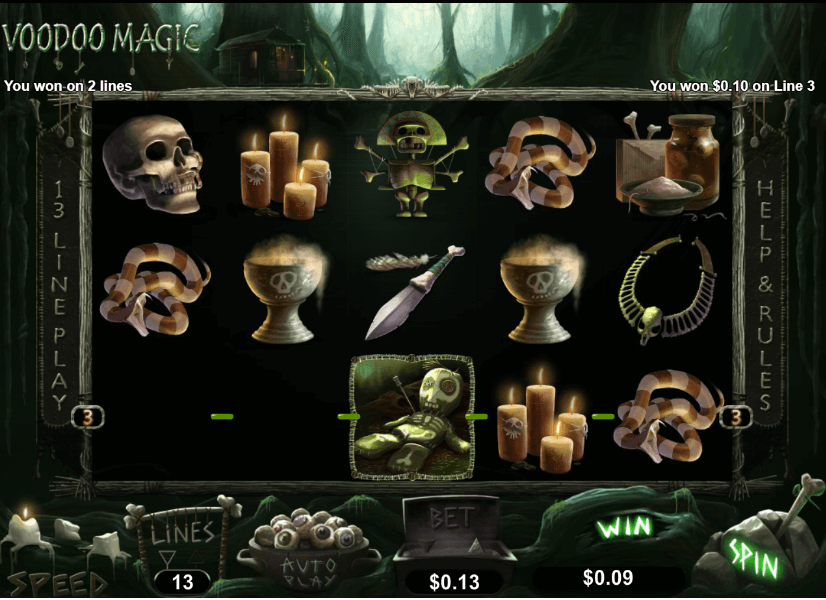826x600 pixels.
Task: Change spin speed with the Speed candles
Action: [58, 556]
